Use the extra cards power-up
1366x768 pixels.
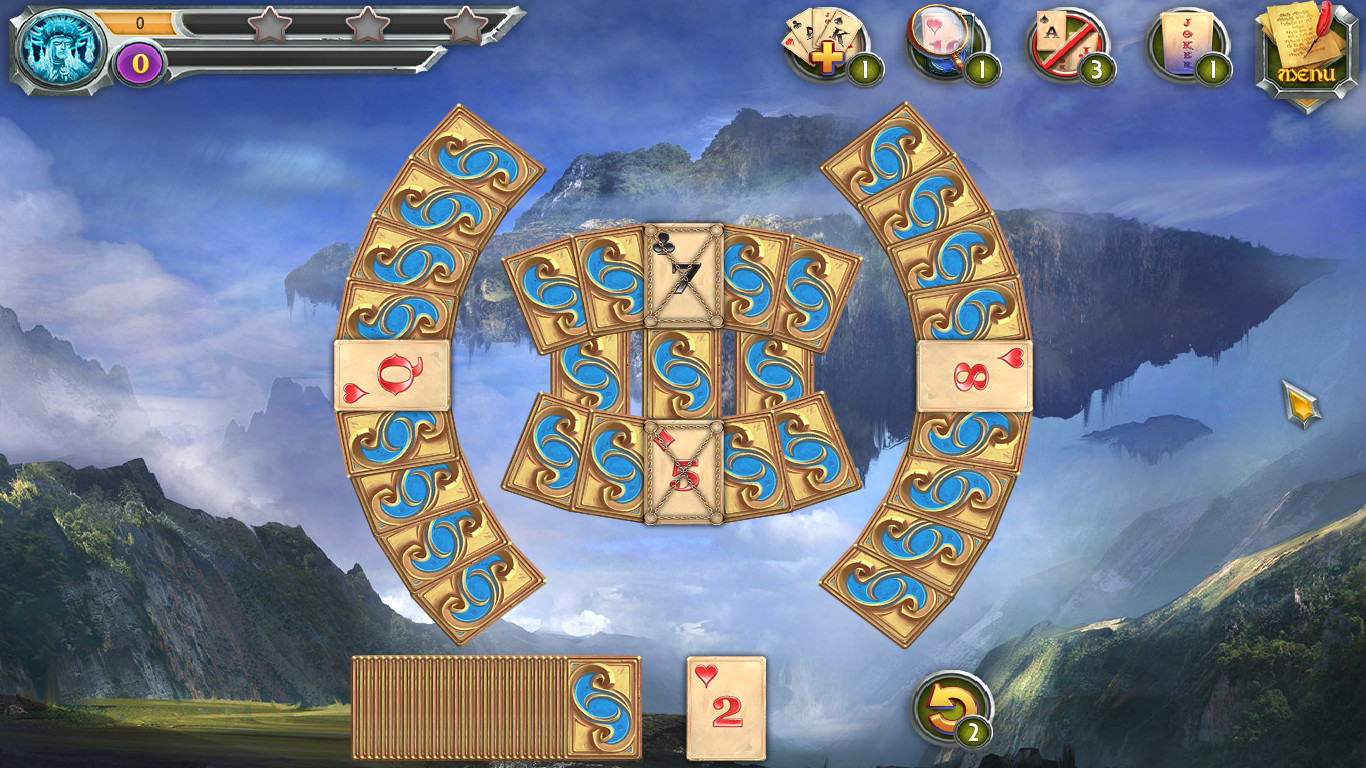[828, 45]
